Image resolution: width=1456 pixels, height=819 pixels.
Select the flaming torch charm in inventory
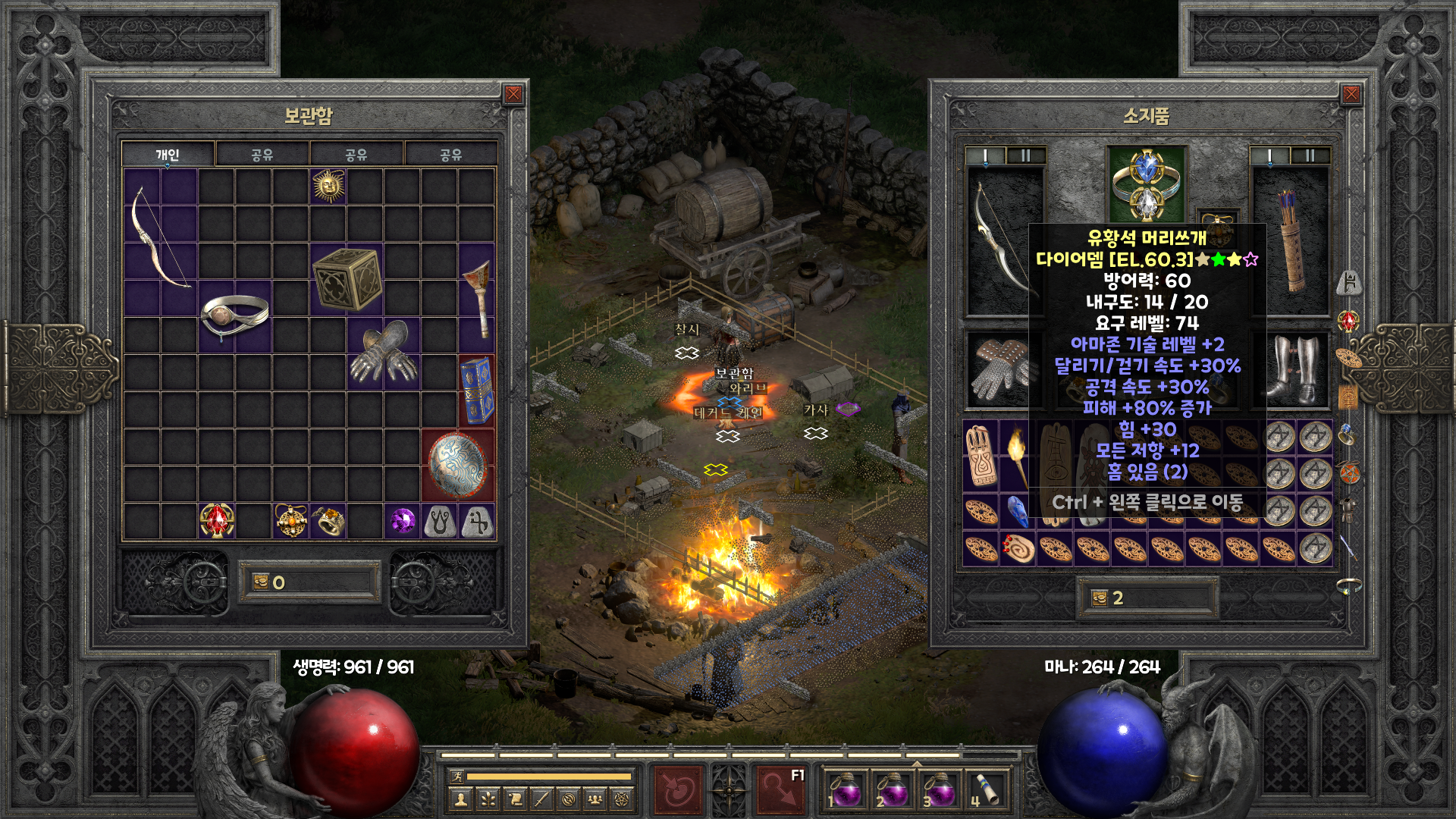pyautogui.click(x=1017, y=454)
